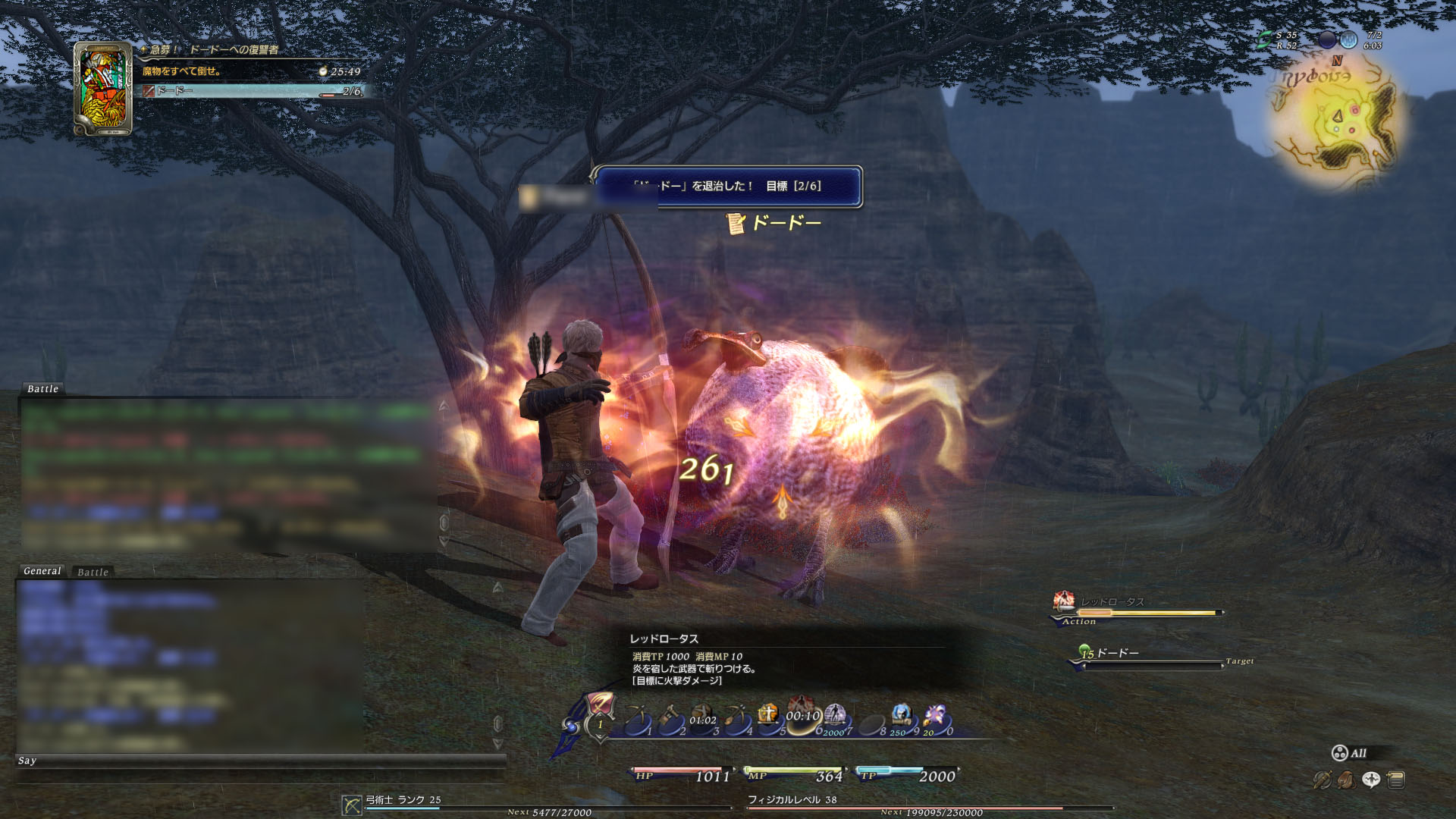
Task: Activate Red Lotus in slot 6
Action: [x=802, y=717]
